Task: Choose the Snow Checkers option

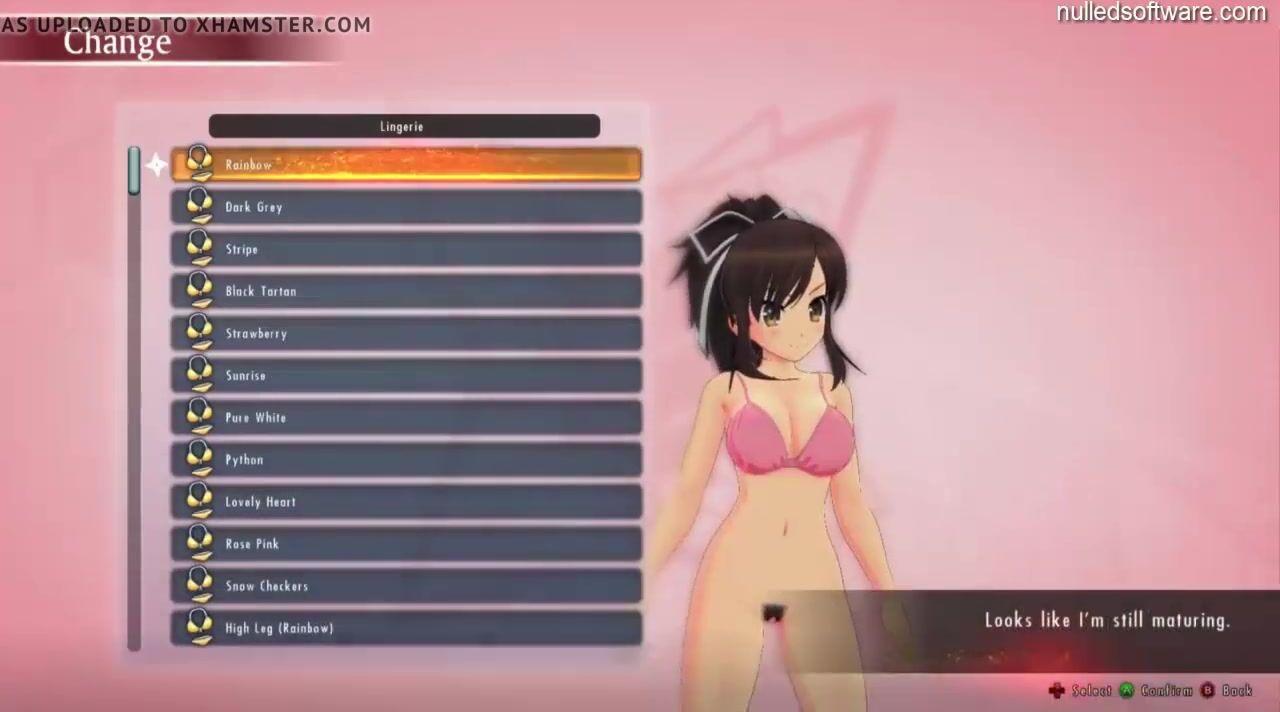Action: click(x=406, y=585)
